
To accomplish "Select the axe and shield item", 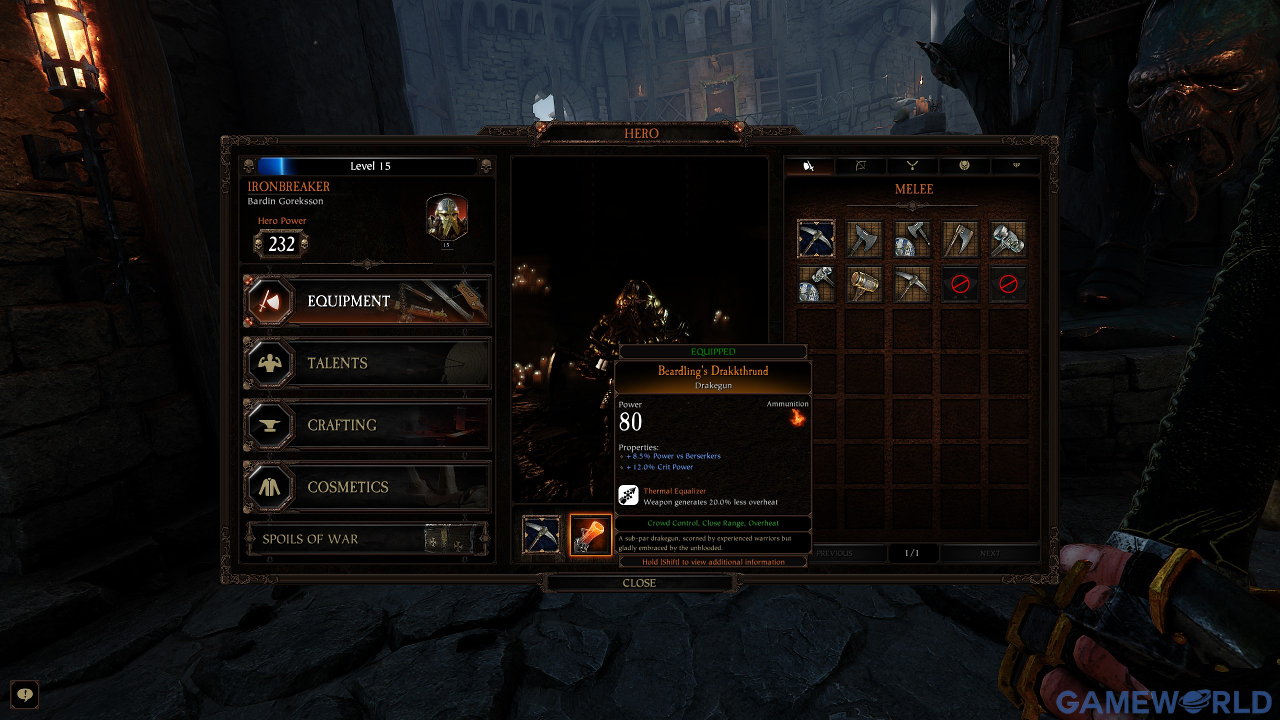I will pos(912,239).
